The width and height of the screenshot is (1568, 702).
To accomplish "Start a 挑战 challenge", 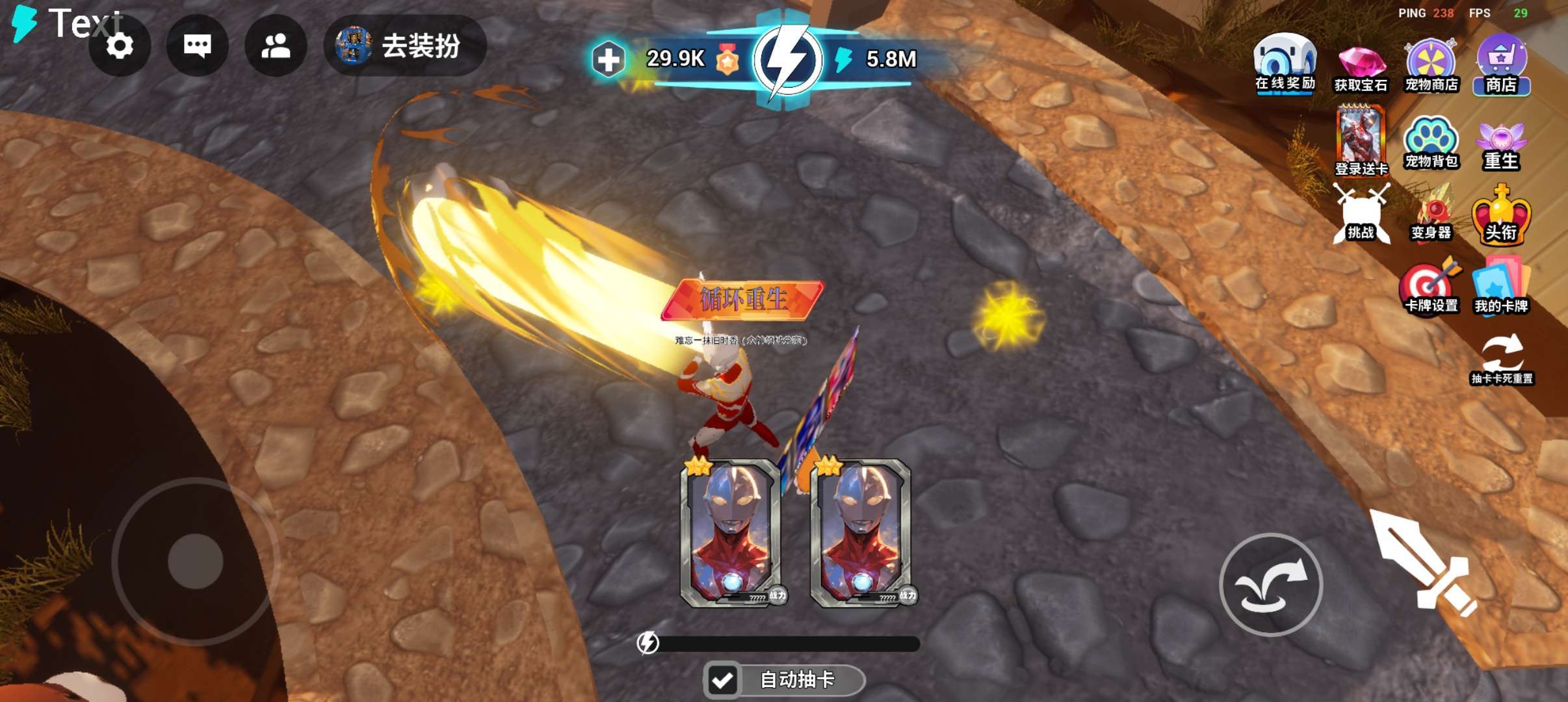I will (x=1361, y=214).
